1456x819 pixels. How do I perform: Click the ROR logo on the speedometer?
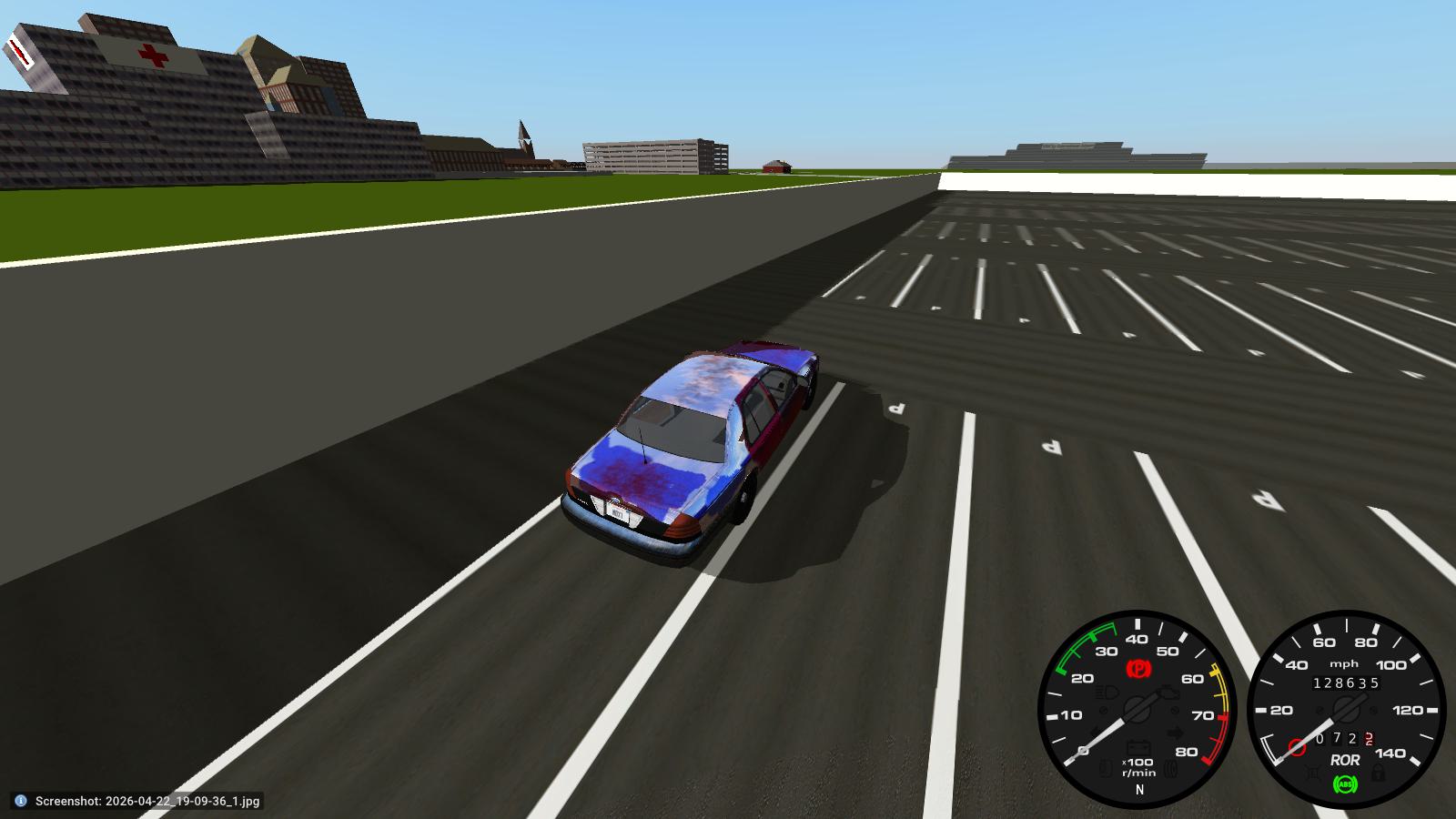point(1346,760)
